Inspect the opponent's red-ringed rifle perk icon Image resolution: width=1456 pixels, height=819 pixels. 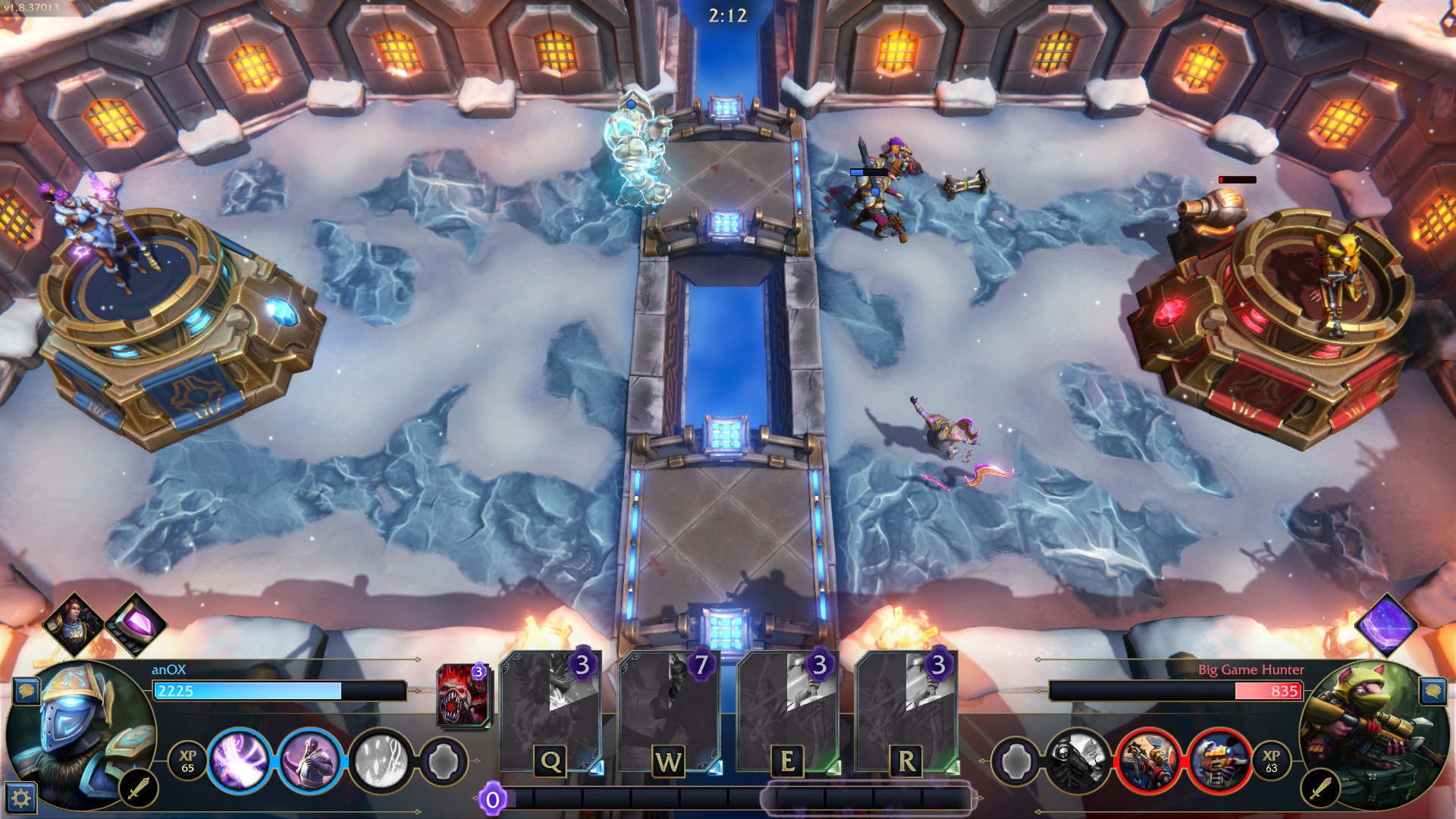point(1147,759)
